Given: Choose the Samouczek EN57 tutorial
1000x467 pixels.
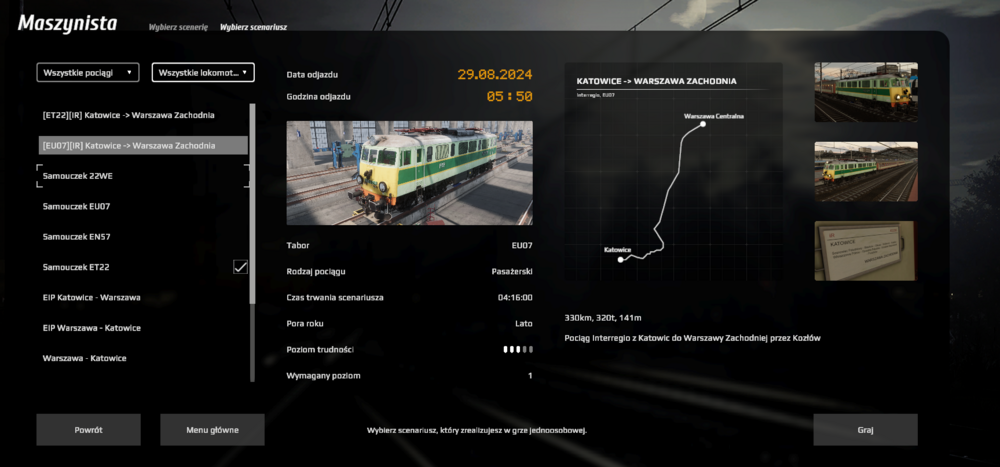Looking at the screenshot, I should pos(76,236).
